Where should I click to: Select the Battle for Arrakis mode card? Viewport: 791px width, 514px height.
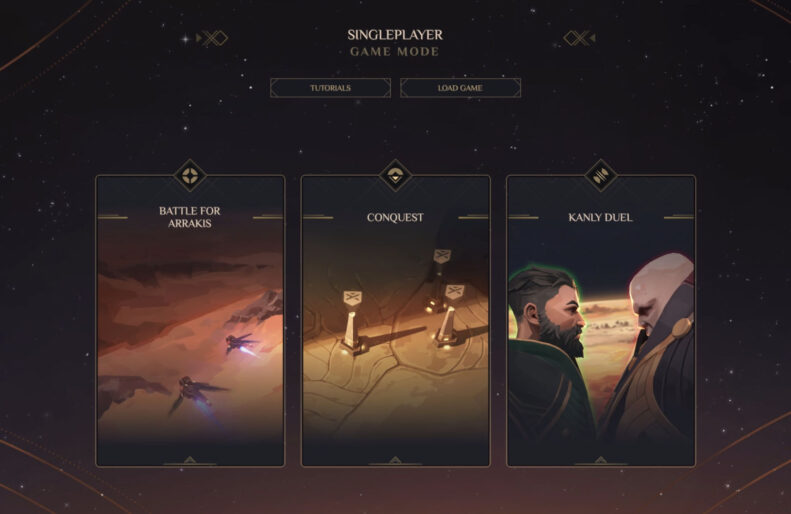pos(190,322)
